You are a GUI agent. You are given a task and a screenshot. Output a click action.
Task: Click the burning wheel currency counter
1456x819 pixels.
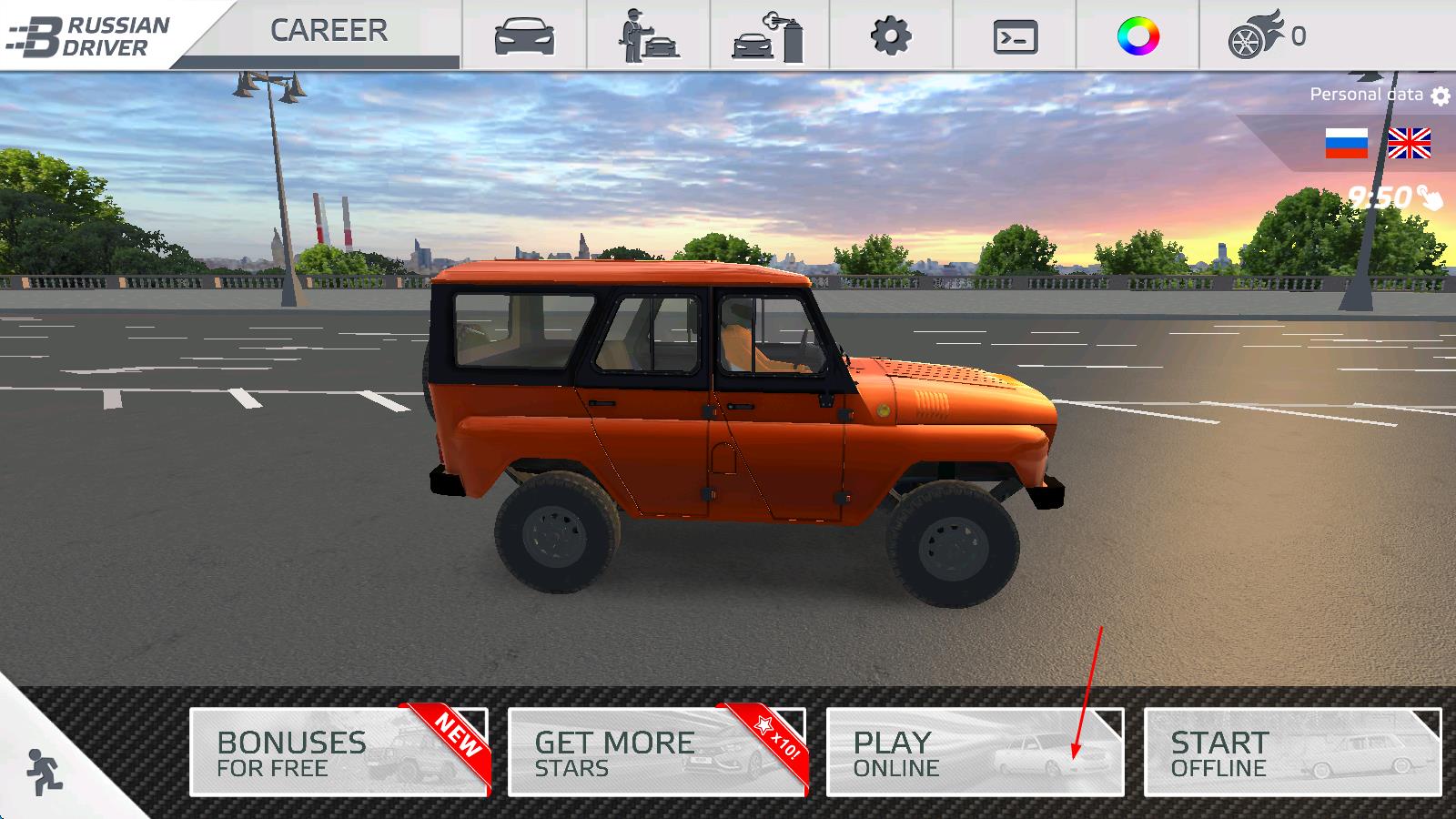pos(1267,36)
